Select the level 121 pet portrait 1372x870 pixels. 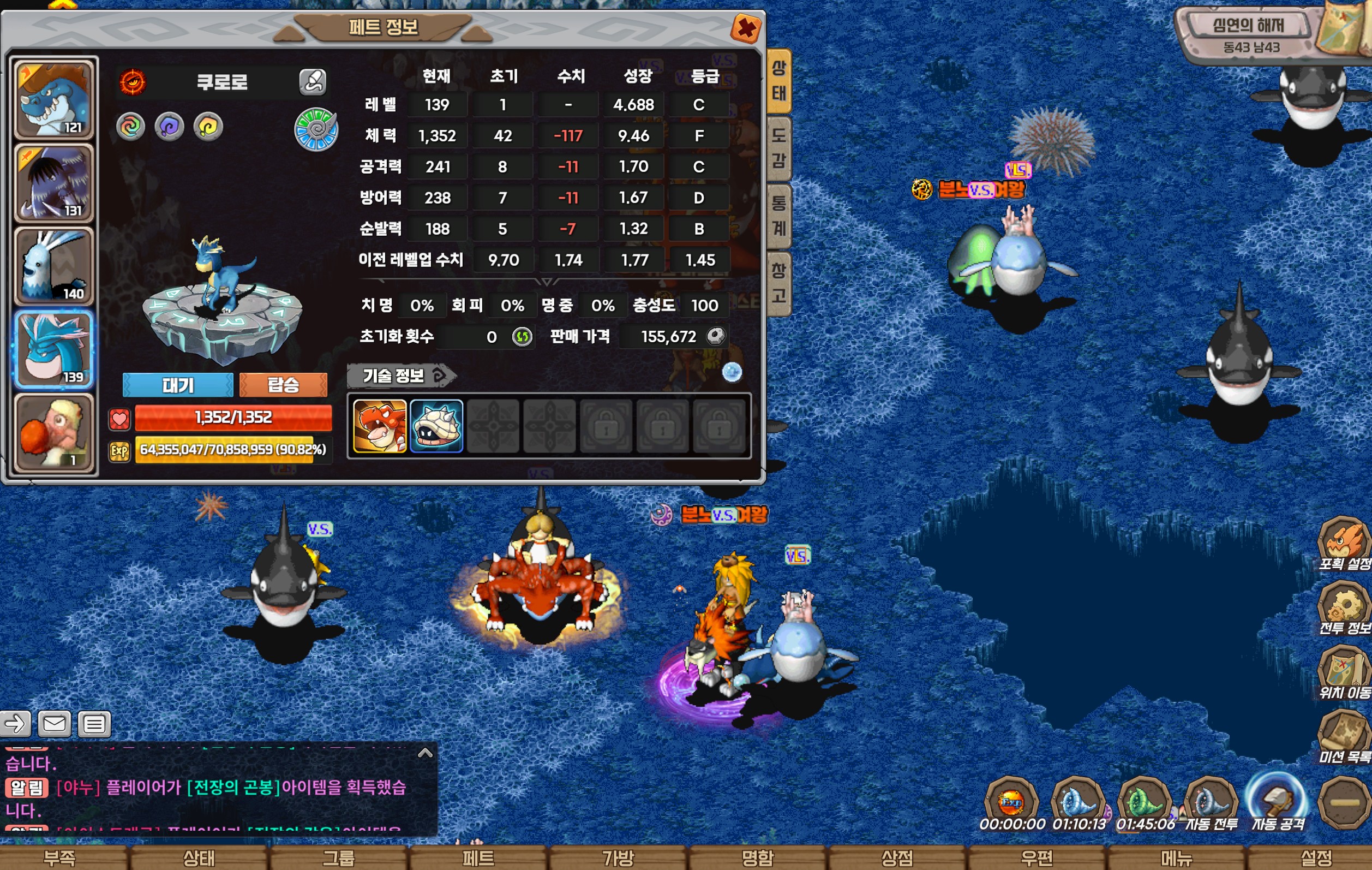tap(54, 99)
